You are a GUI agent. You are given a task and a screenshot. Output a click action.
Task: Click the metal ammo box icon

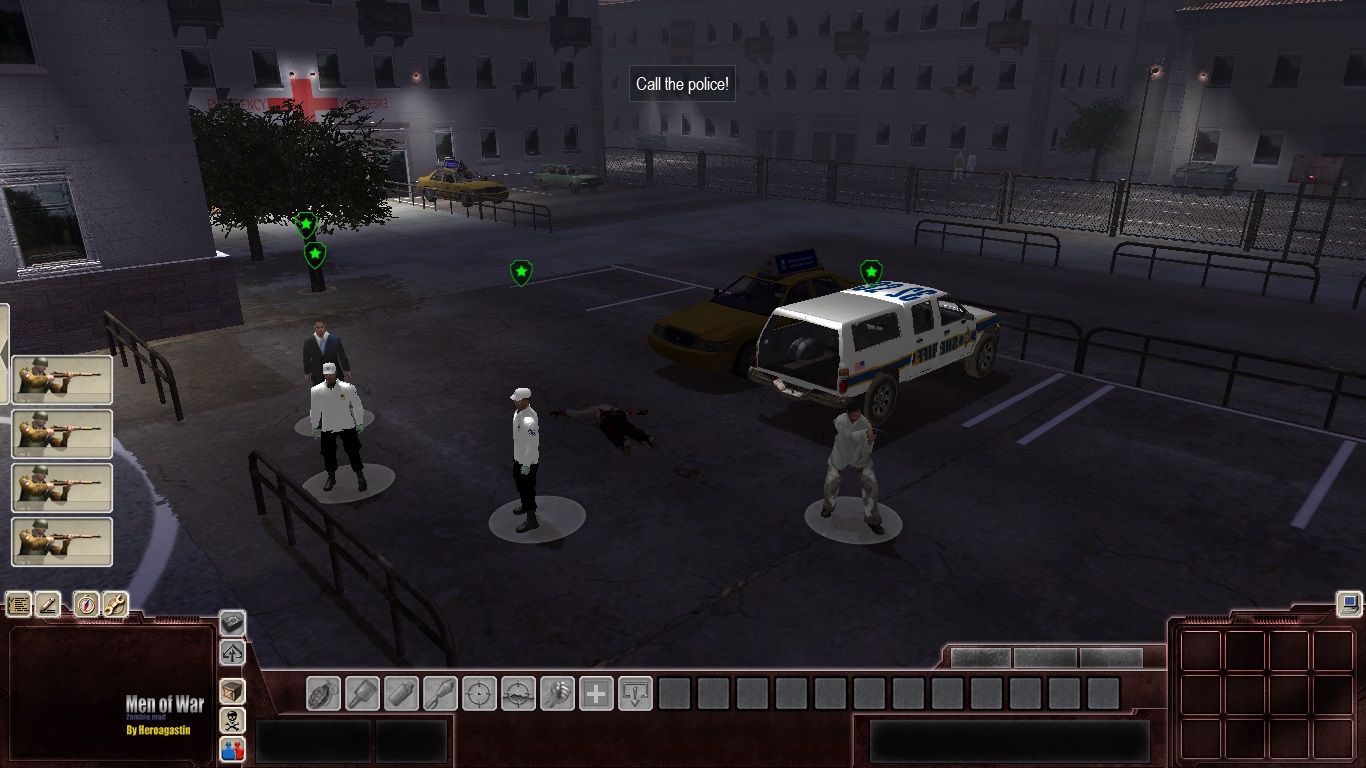[232, 623]
